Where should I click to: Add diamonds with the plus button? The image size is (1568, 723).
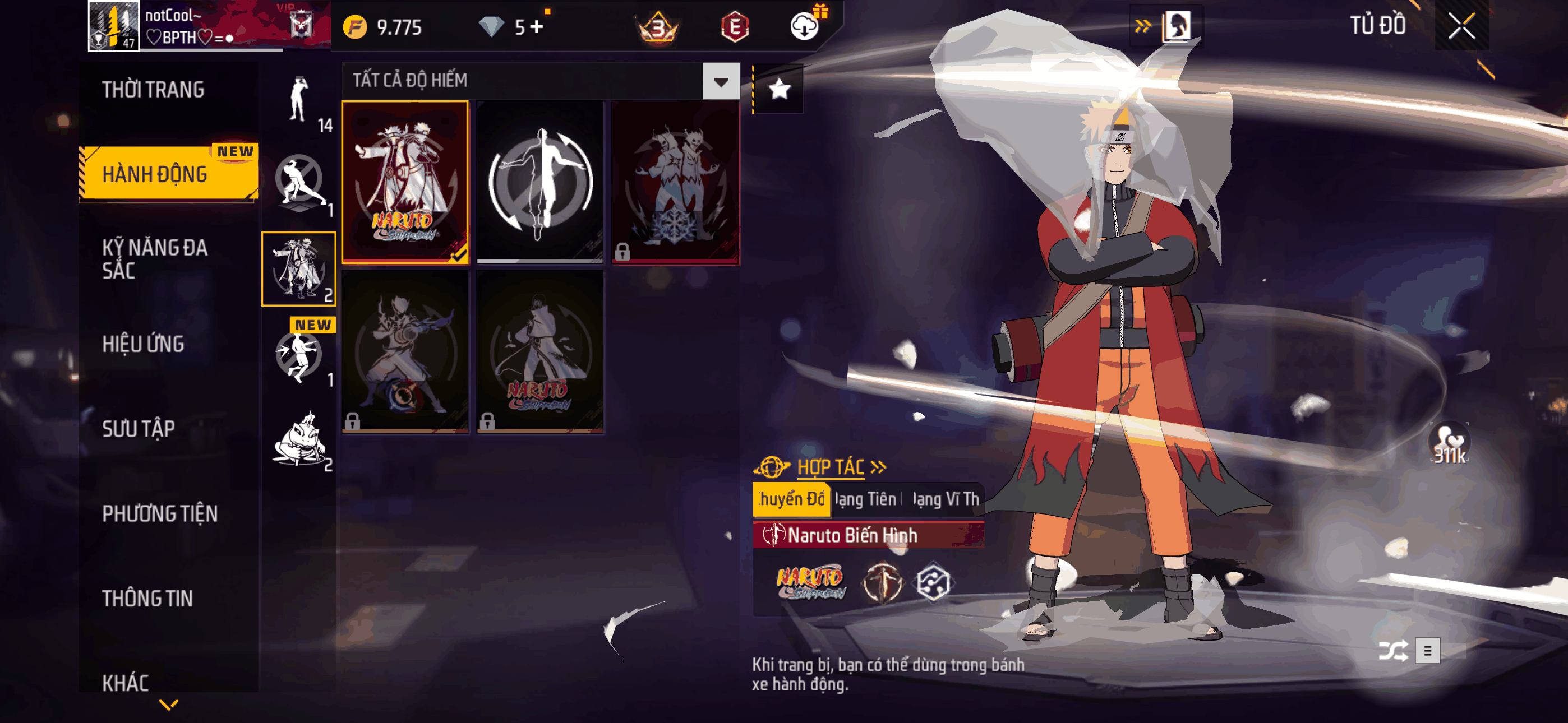(x=536, y=27)
